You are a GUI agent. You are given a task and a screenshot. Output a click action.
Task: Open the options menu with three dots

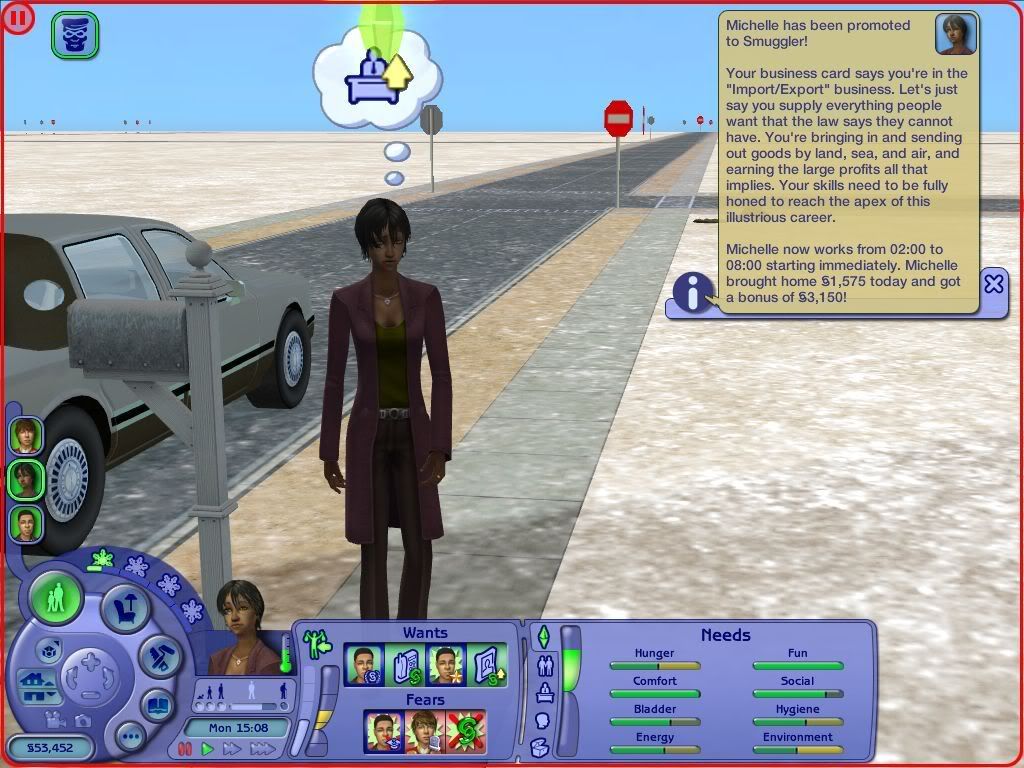[x=131, y=738]
